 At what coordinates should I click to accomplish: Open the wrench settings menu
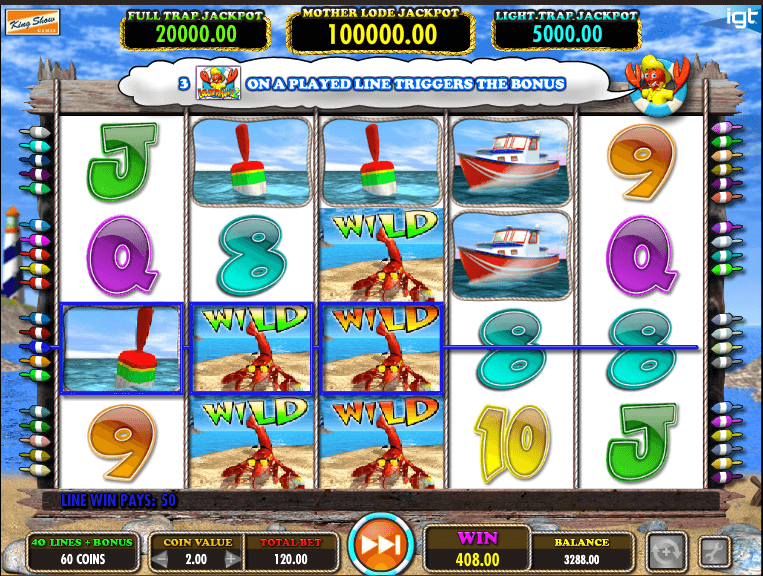(715, 550)
